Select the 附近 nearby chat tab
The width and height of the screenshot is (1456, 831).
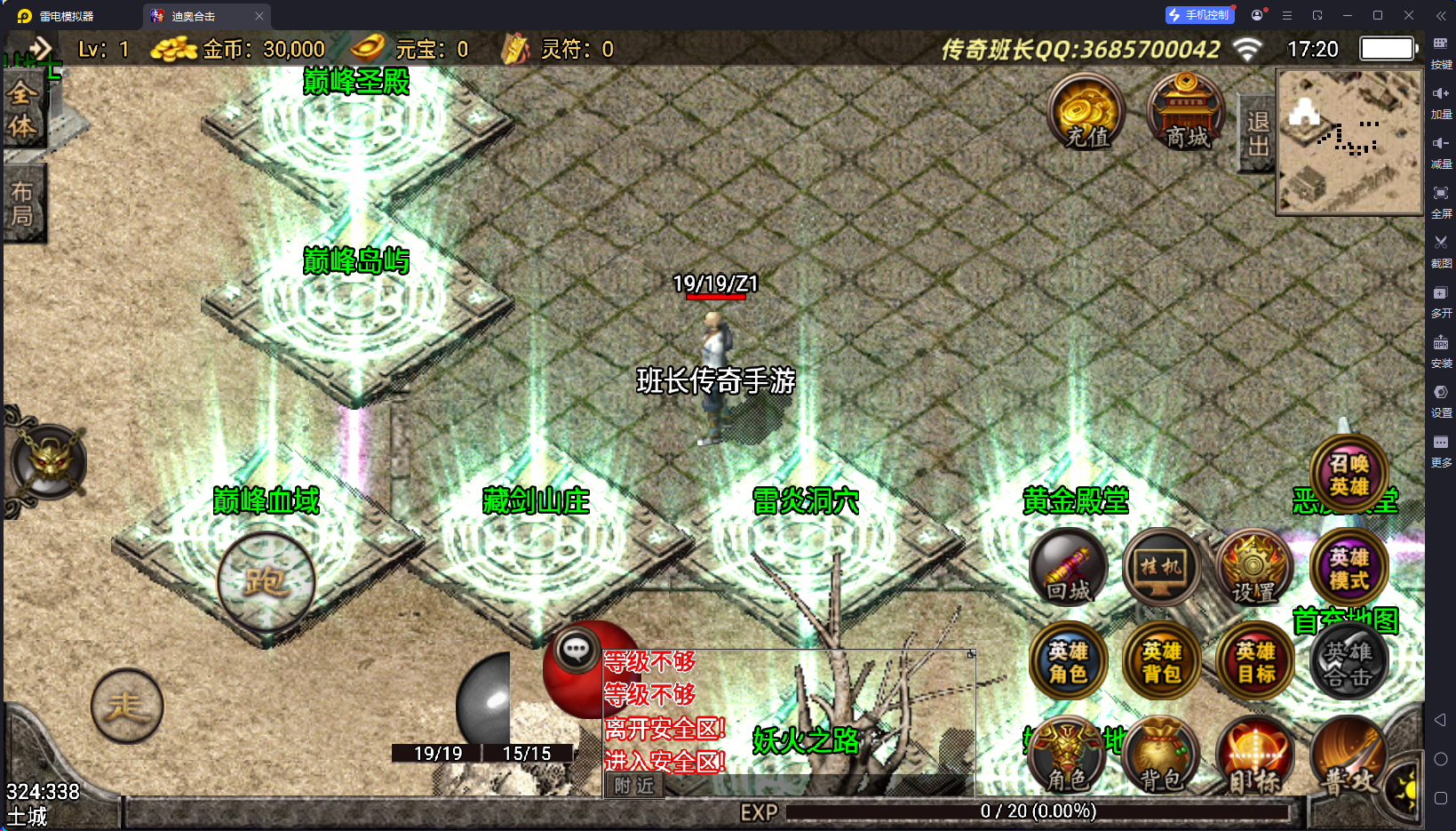pyautogui.click(x=634, y=786)
